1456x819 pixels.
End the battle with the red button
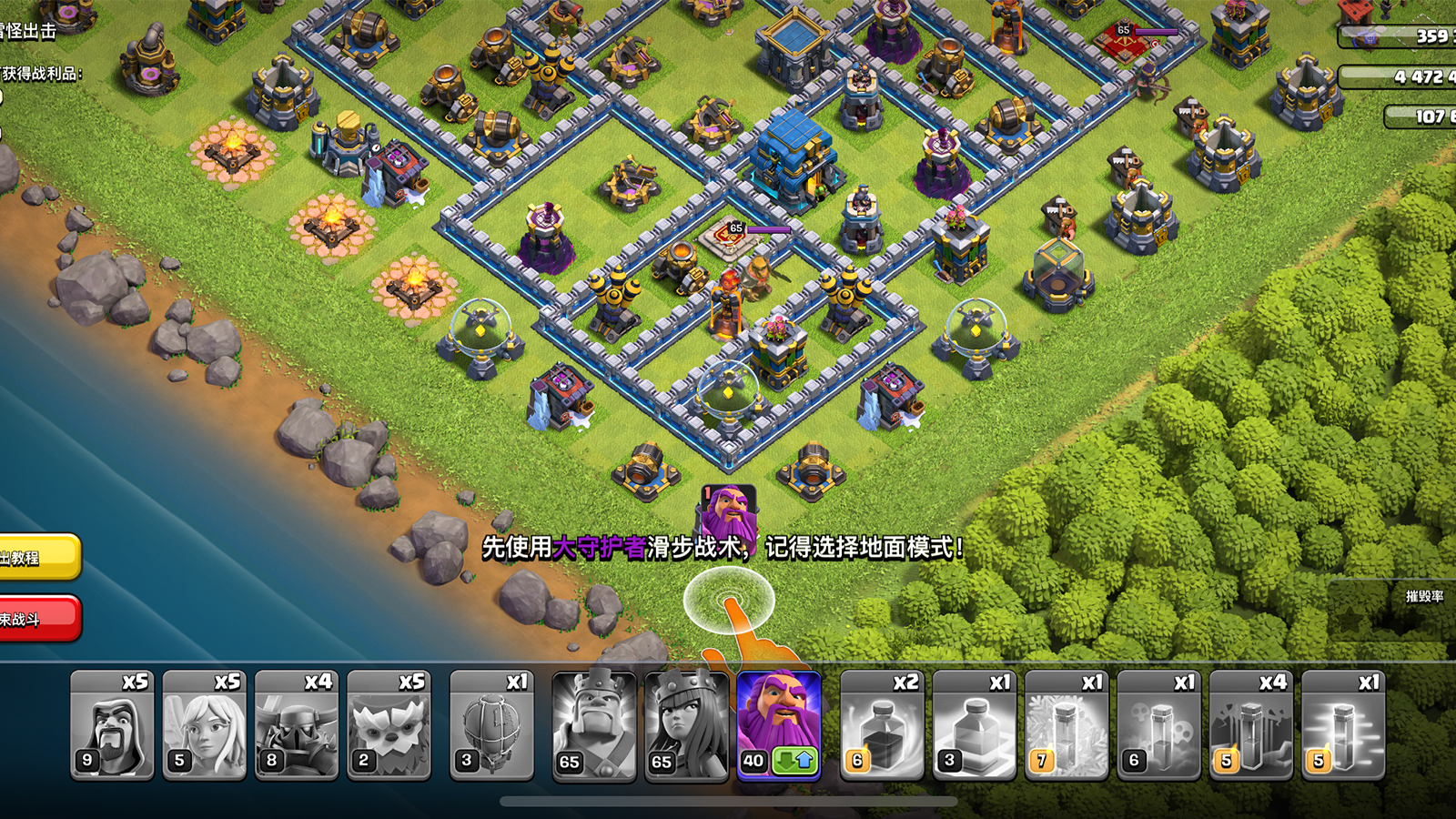tap(36, 619)
